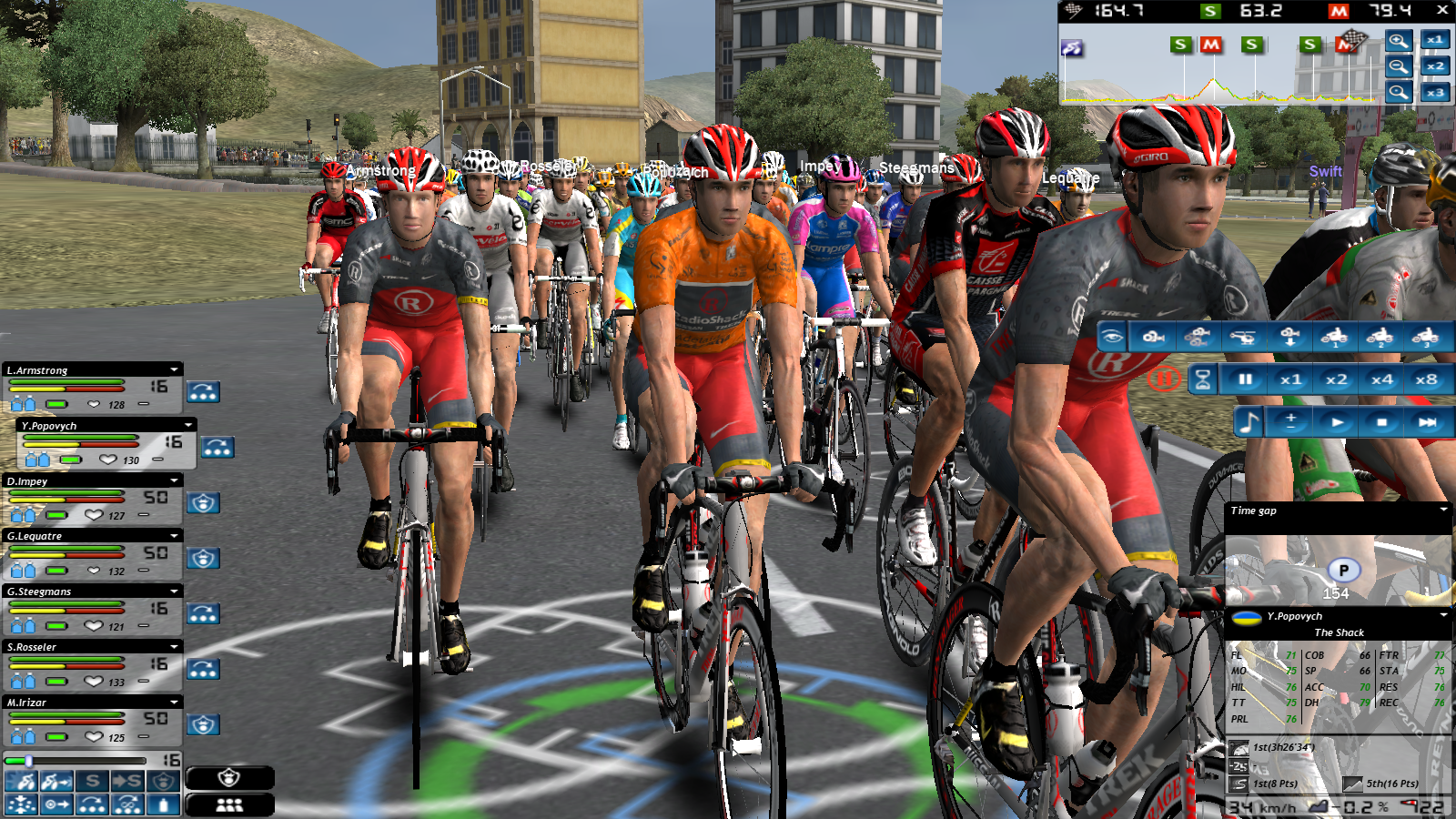Open the team group button with three figures
This screenshot has height=819, width=1456.
[x=229, y=804]
